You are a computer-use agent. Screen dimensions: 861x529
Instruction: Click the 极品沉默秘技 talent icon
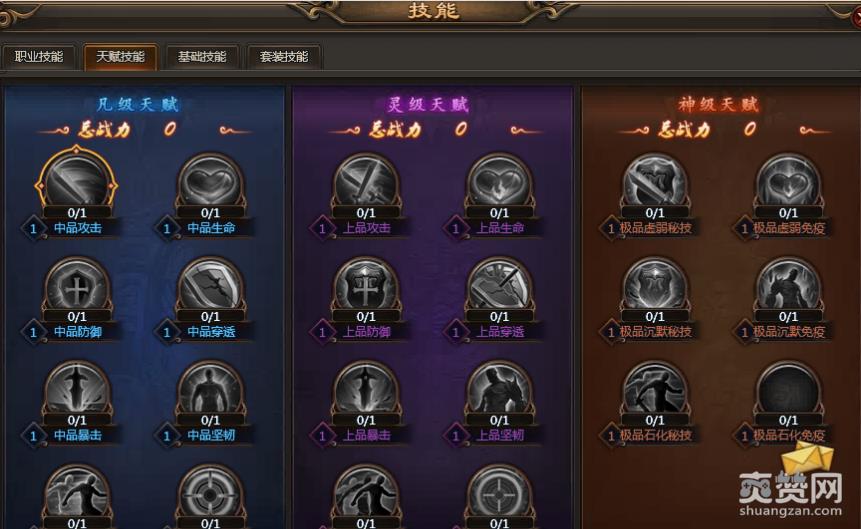[655, 287]
